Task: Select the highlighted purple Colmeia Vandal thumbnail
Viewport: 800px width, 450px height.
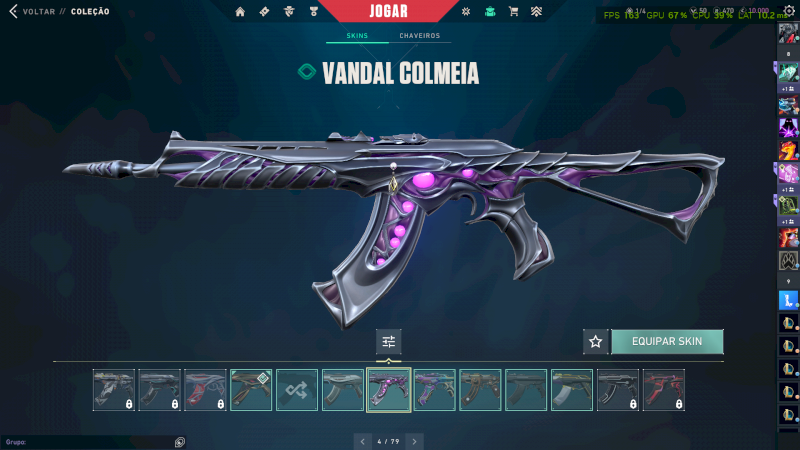Action: pos(389,390)
